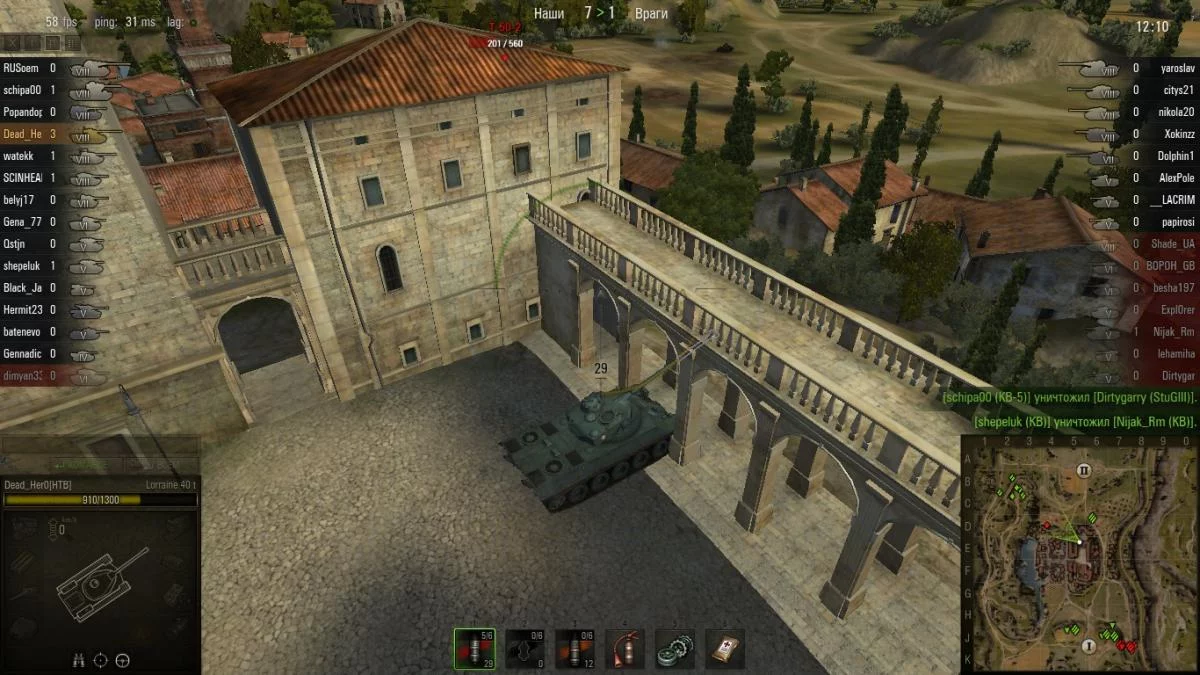Click the battle minimap
The width and height of the screenshot is (1200, 675).
1080,552
